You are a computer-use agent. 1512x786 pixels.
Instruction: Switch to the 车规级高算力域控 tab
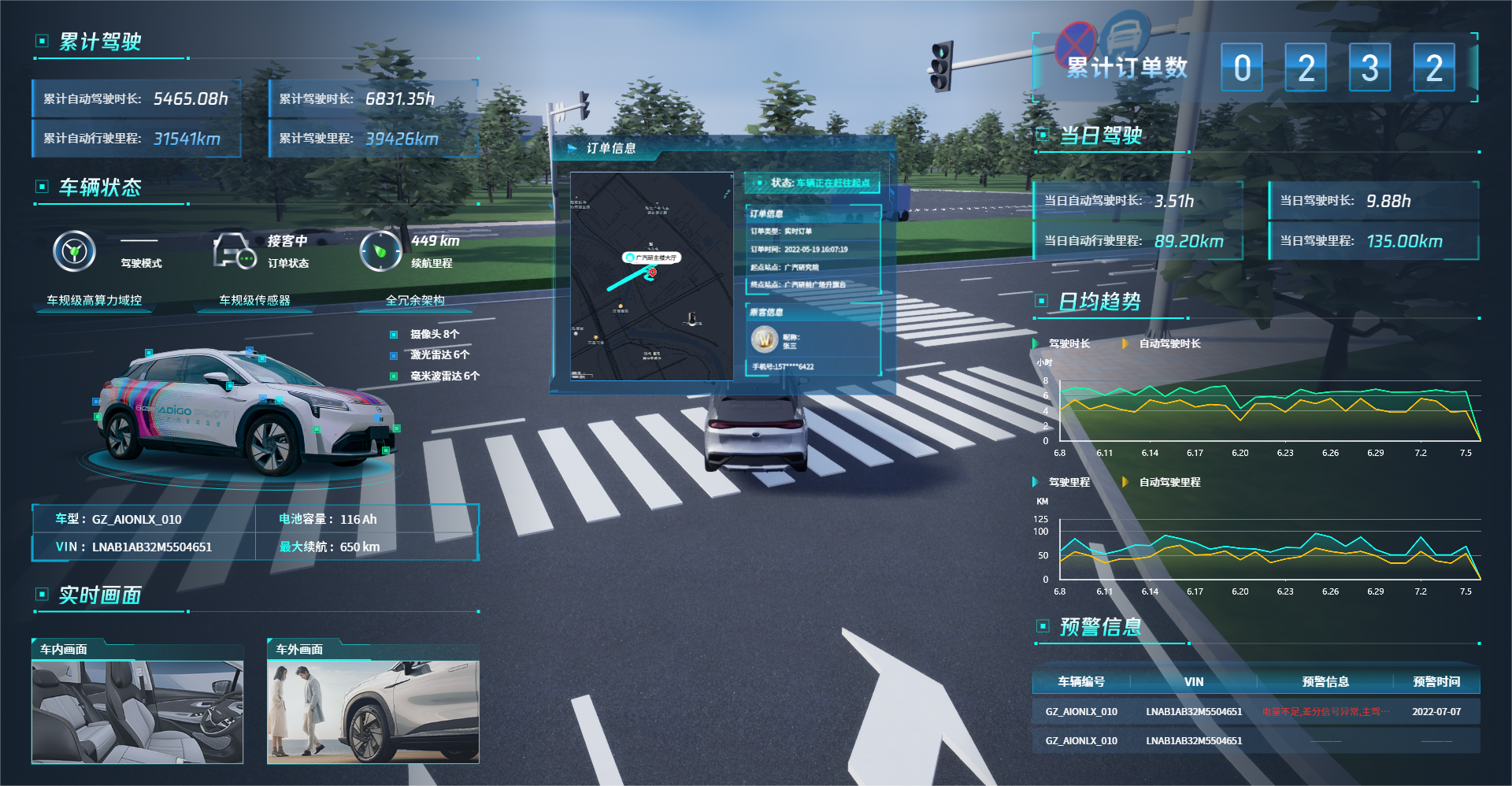tap(94, 300)
